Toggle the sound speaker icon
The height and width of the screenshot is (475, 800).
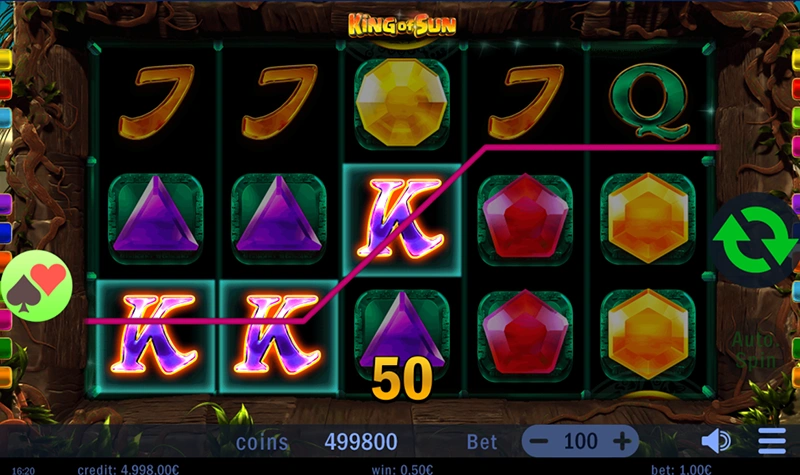(x=715, y=441)
